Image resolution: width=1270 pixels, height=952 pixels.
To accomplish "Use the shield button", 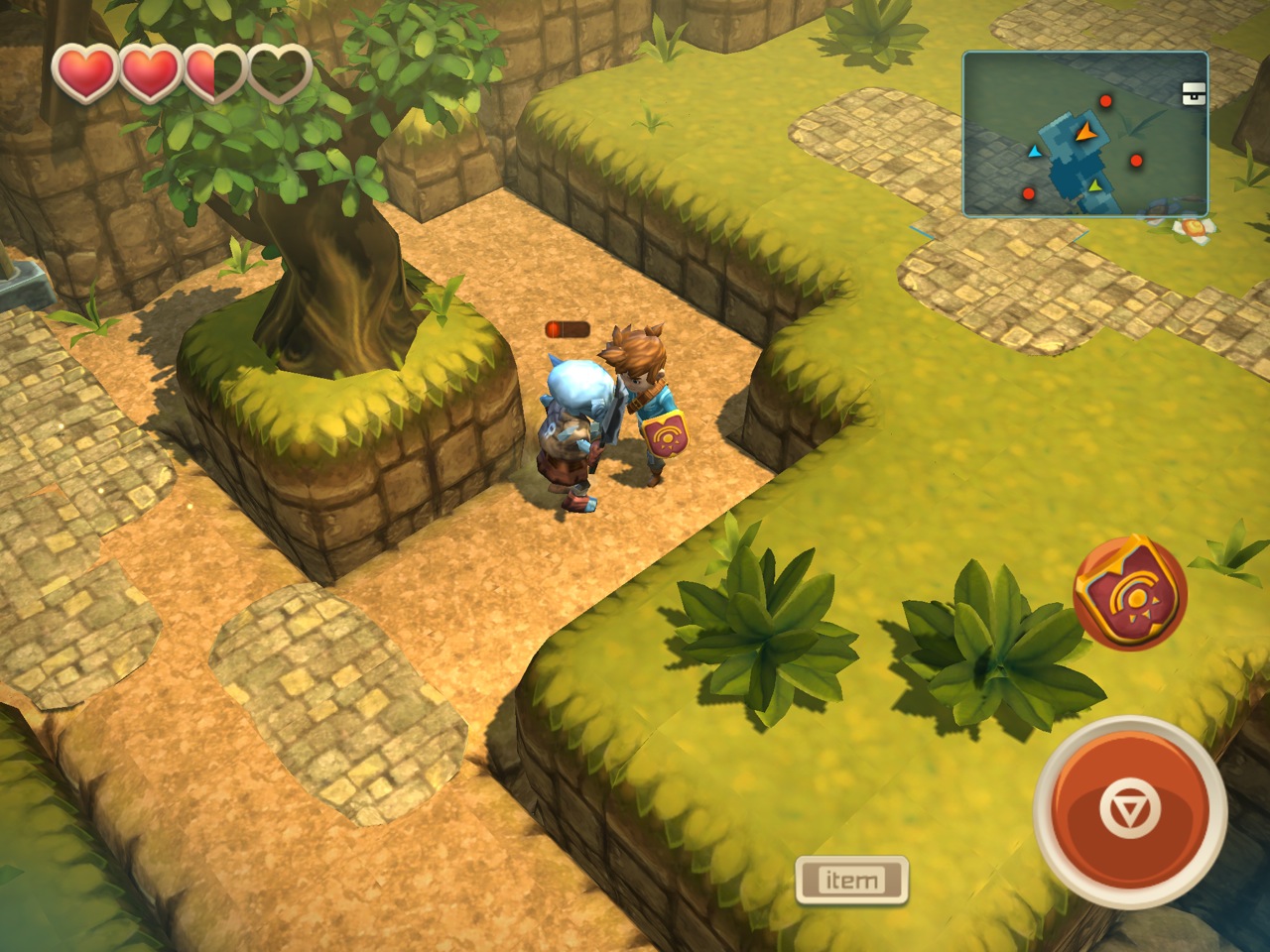I will pos(1129,594).
